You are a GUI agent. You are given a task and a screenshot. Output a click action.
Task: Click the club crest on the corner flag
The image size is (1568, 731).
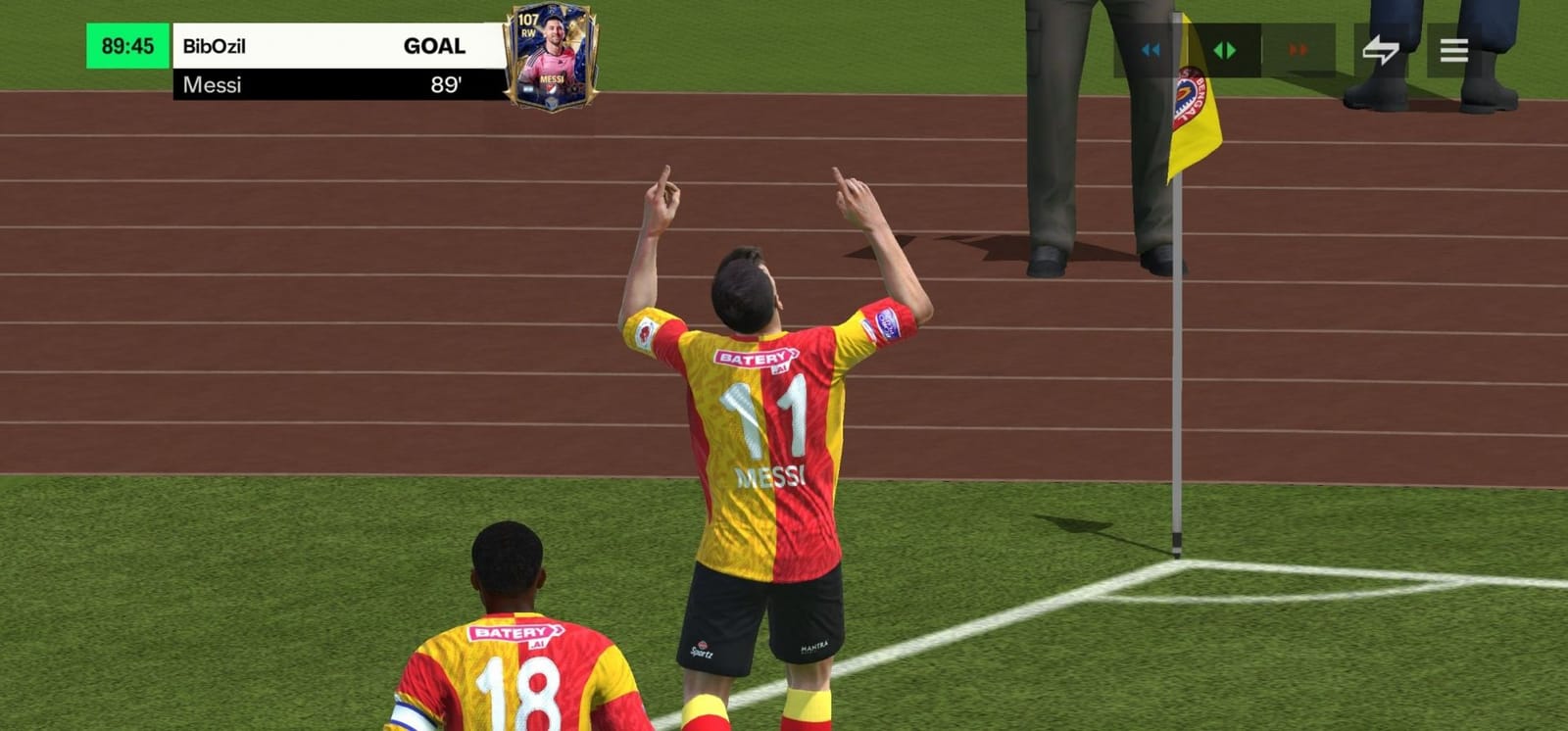tap(1188, 95)
